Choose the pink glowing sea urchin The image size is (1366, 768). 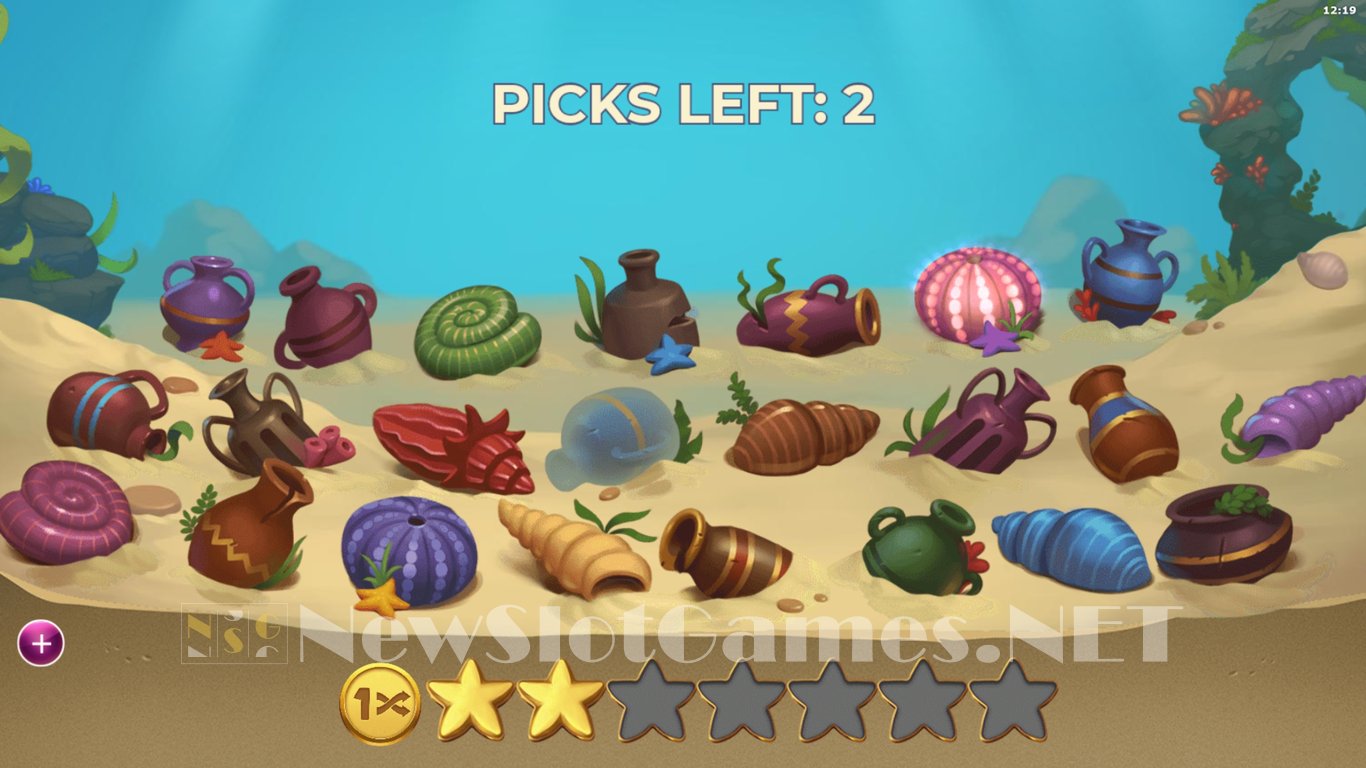click(x=977, y=295)
